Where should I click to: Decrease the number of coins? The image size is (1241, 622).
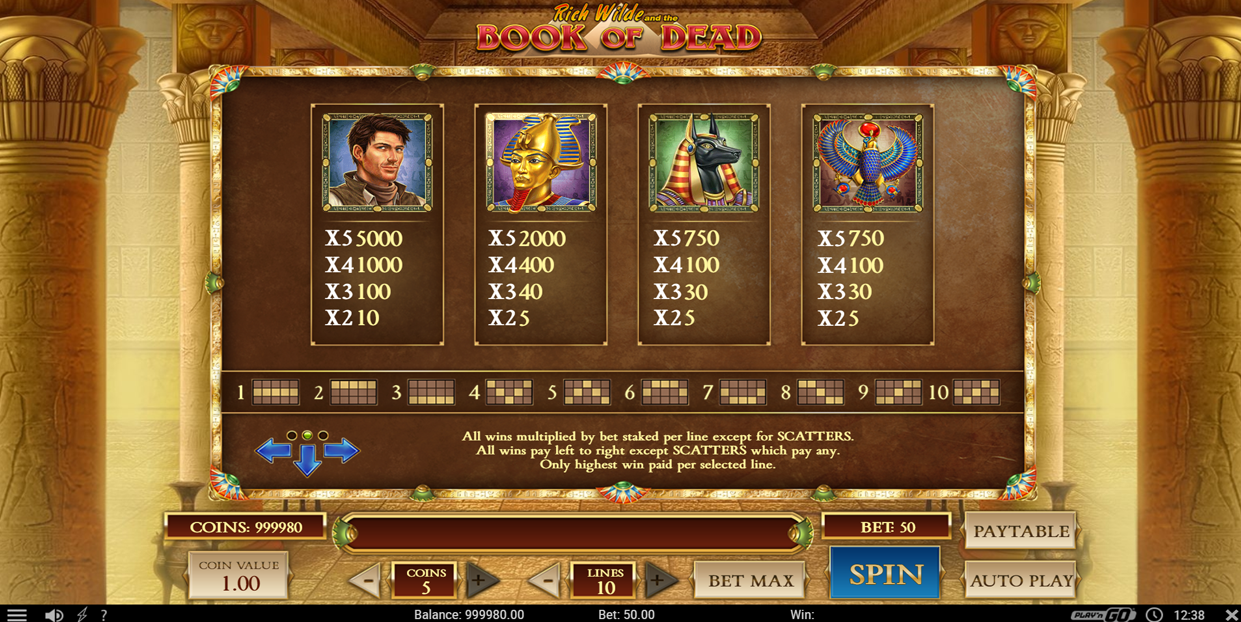pos(365,580)
